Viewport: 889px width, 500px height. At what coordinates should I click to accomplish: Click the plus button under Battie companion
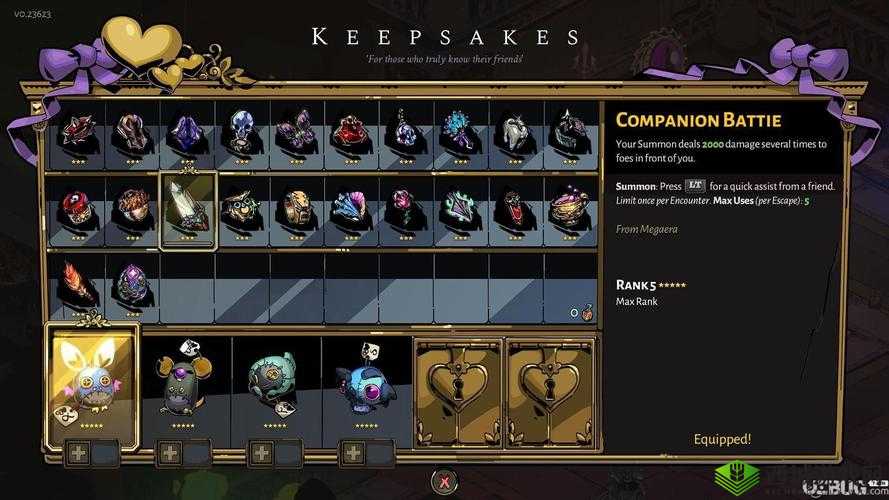pos(78,453)
